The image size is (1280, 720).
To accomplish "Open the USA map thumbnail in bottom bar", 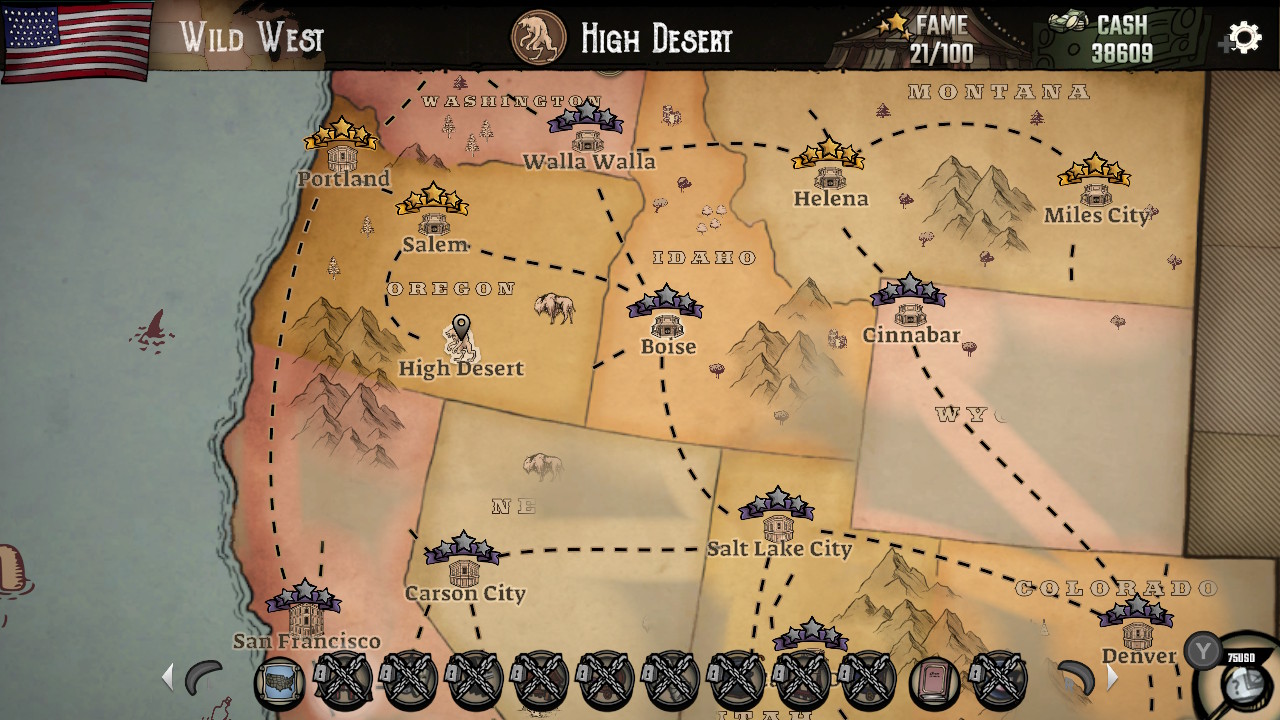I will [281, 679].
